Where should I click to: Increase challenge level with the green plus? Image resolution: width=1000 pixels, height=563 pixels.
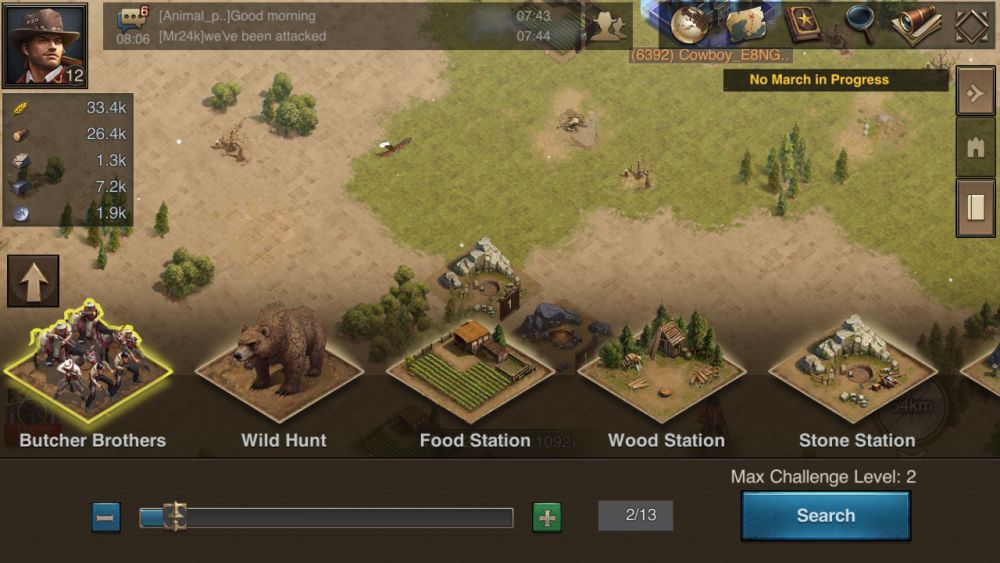click(x=547, y=517)
